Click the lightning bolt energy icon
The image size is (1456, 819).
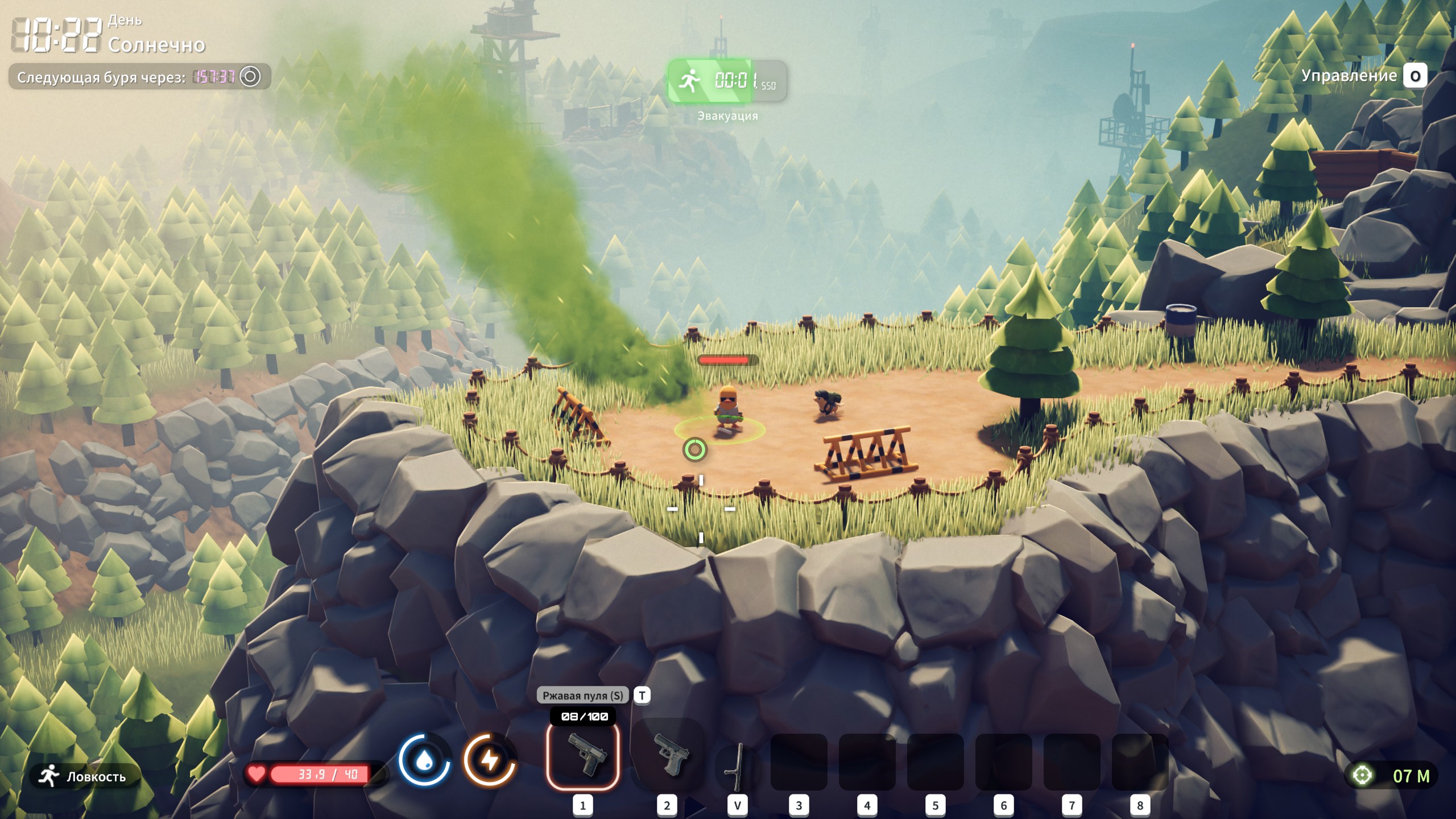point(489,760)
